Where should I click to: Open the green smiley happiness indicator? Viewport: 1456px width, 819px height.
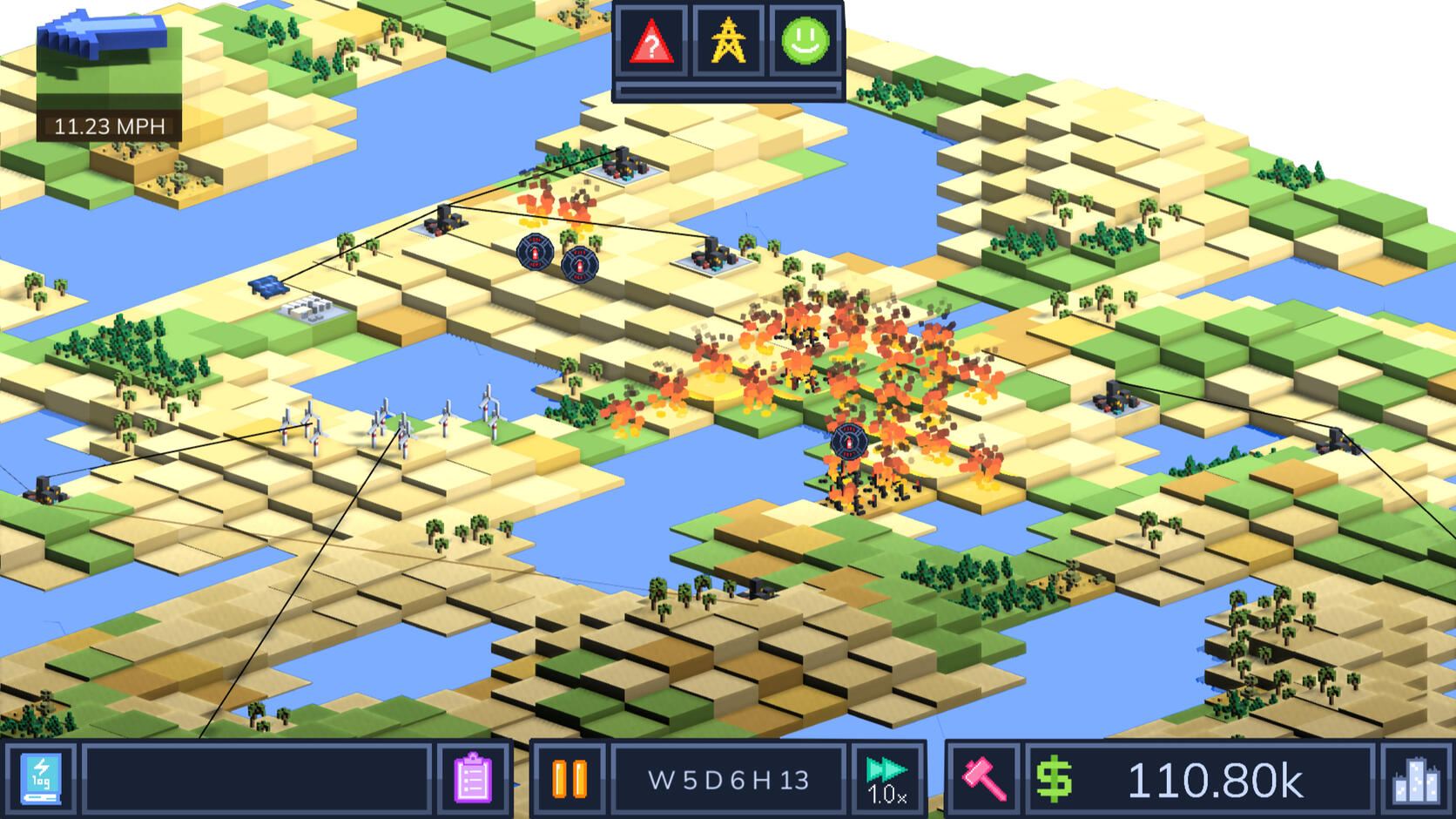(x=805, y=42)
